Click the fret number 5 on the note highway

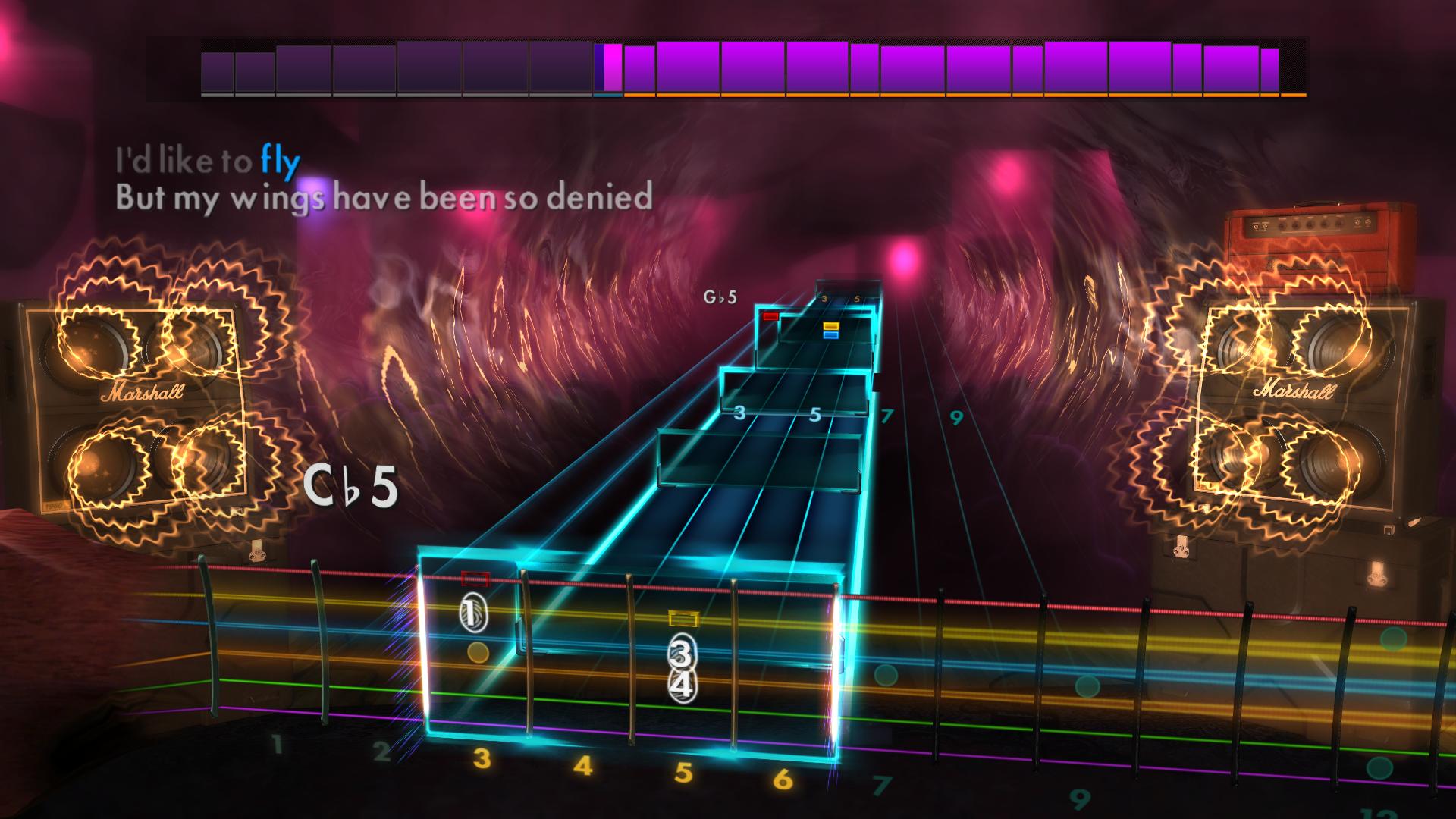click(815, 413)
